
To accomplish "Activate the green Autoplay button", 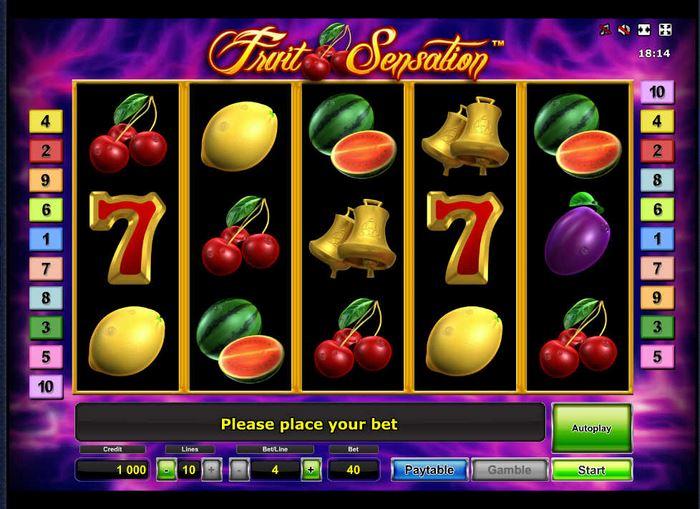I will 591,427.
